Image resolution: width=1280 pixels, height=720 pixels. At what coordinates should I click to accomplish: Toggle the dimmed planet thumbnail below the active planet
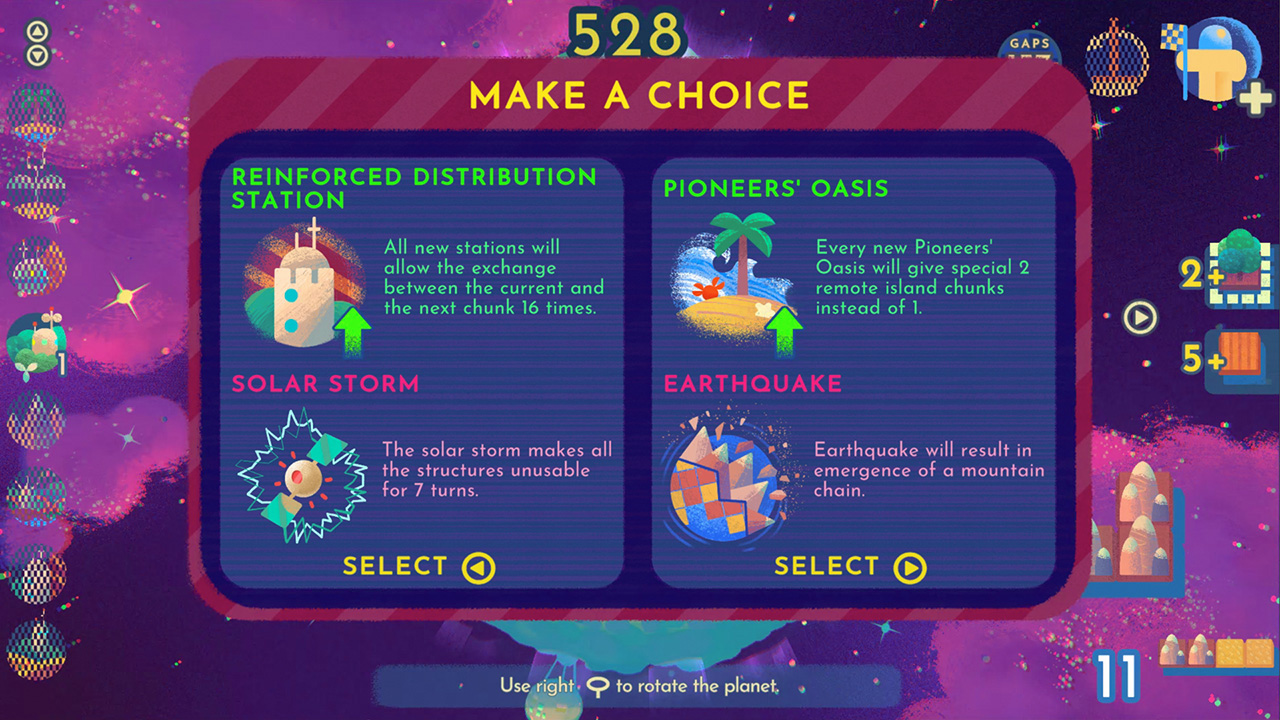tap(36, 420)
